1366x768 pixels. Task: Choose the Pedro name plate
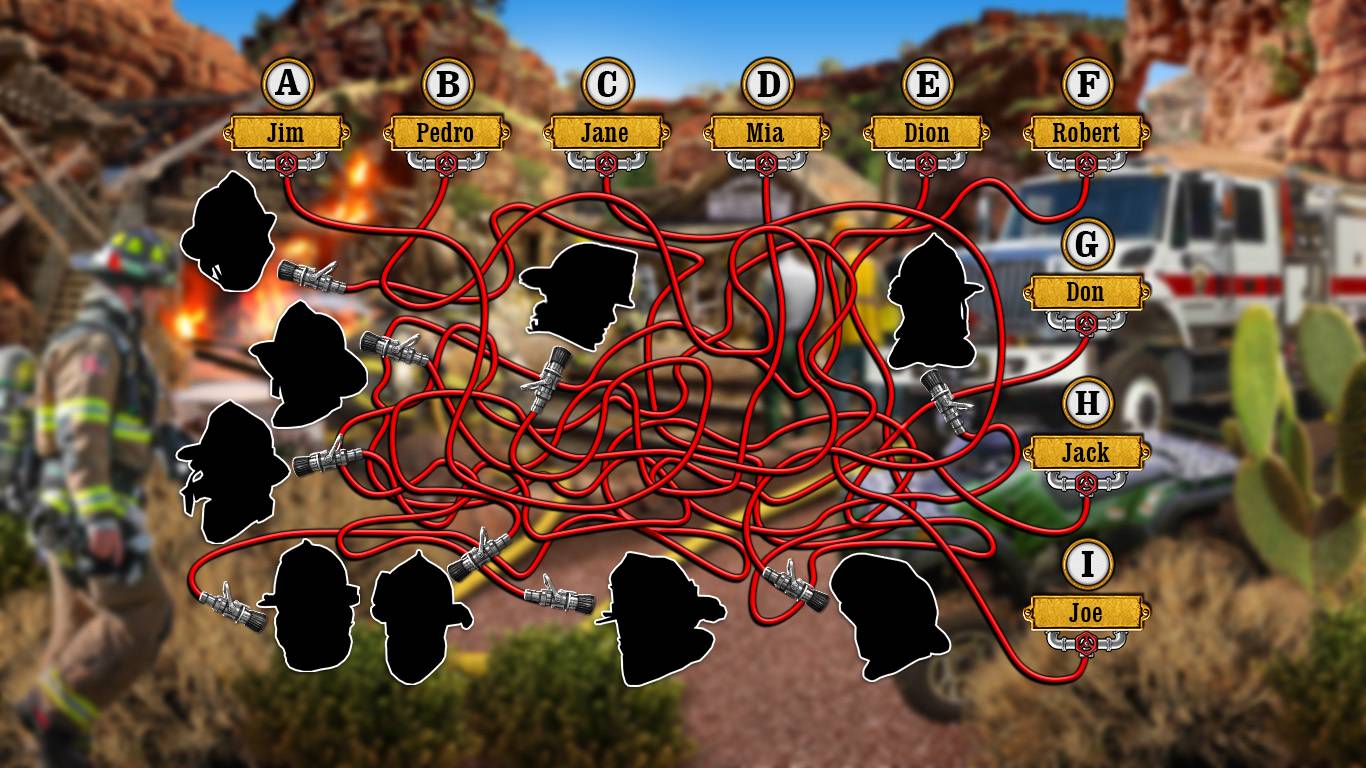click(446, 132)
